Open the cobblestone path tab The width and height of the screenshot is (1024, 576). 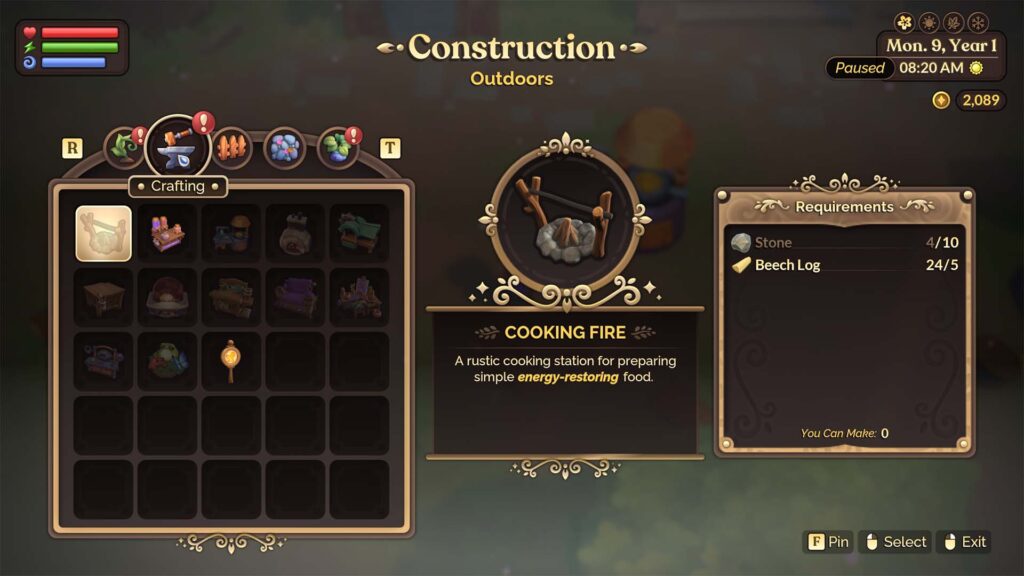click(284, 148)
